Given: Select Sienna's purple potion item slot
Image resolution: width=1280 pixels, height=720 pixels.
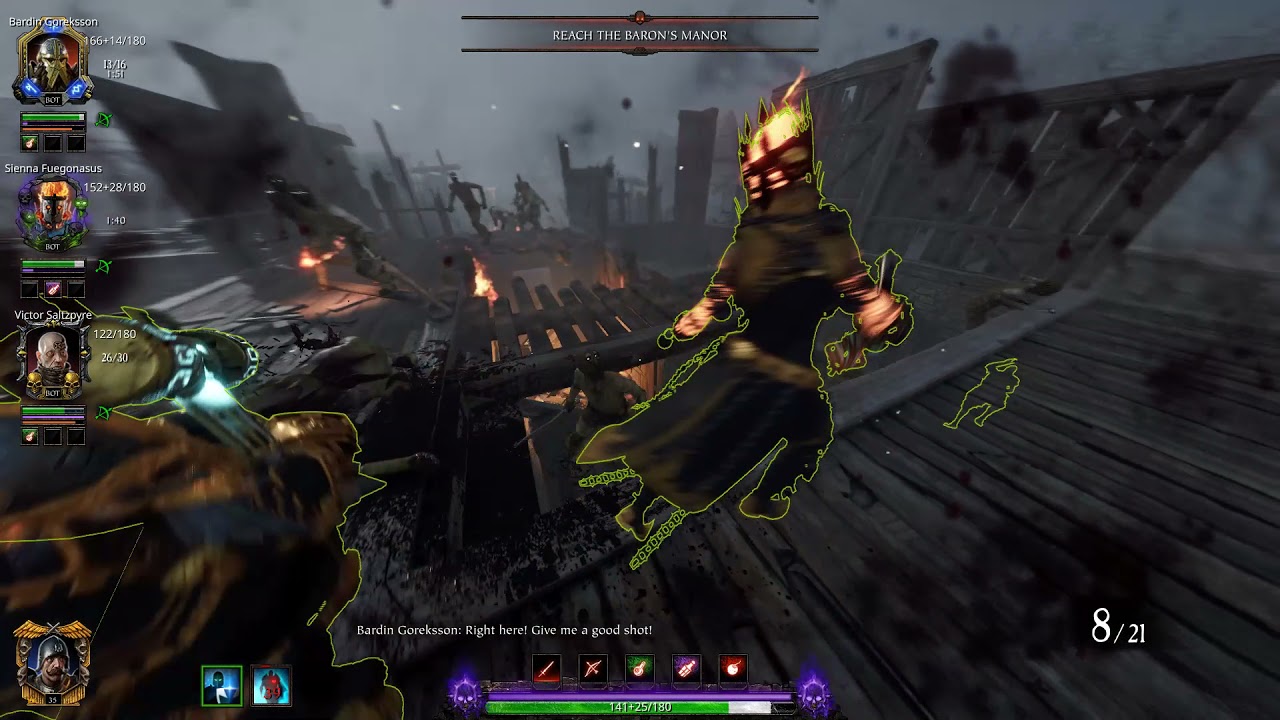Looking at the screenshot, I should click(53, 289).
